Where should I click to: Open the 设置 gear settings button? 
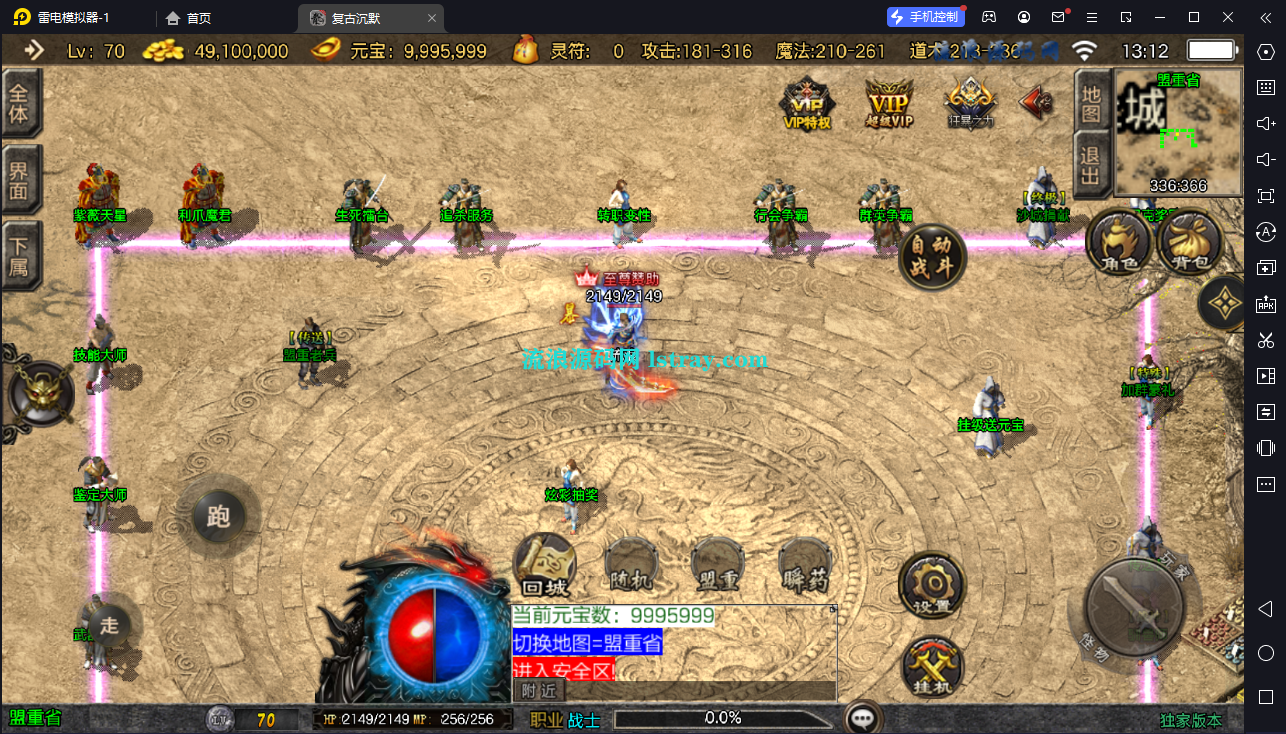pyautogui.click(x=931, y=585)
